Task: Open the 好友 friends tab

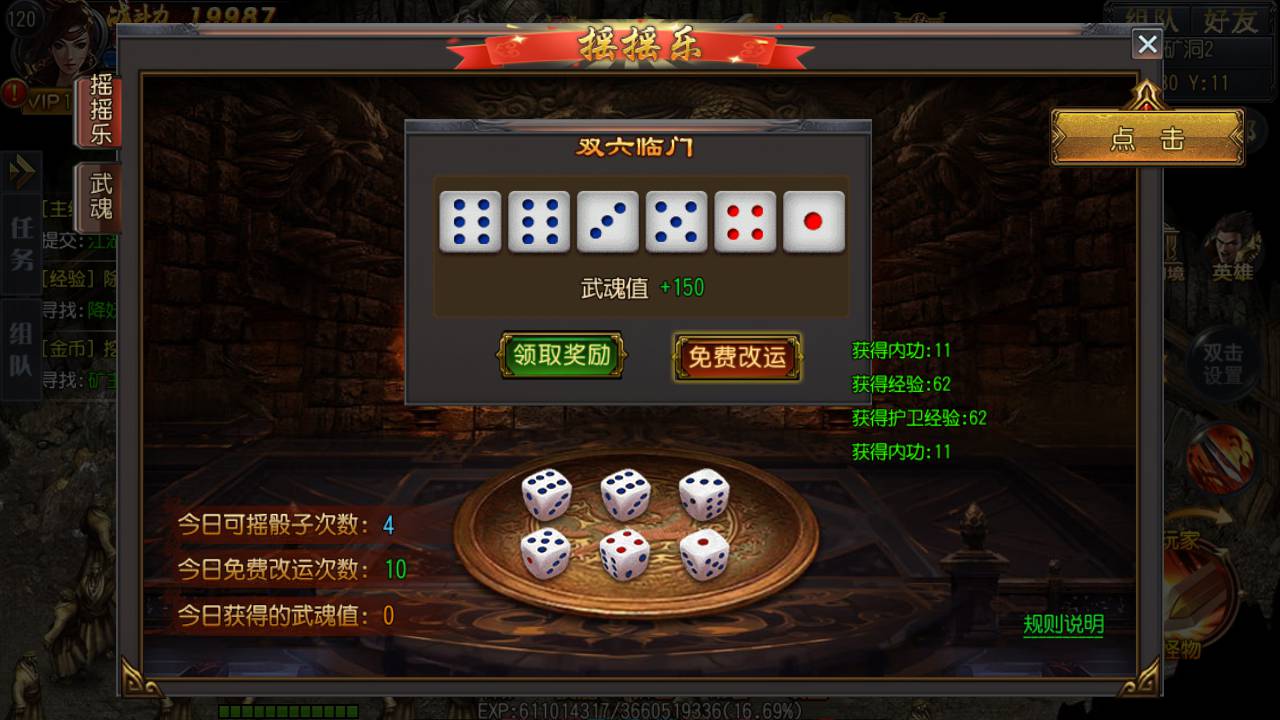Action: 1229,21
